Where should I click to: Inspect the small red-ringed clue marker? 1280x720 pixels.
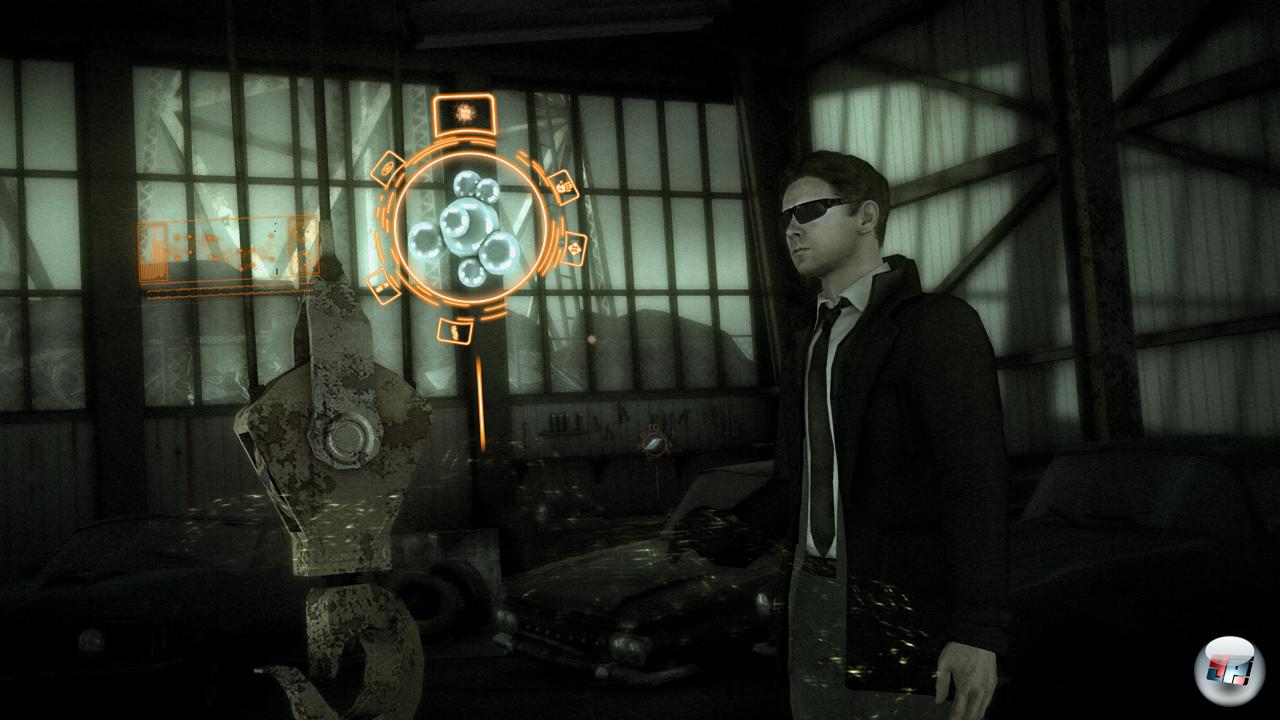click(x=654, y=441)
